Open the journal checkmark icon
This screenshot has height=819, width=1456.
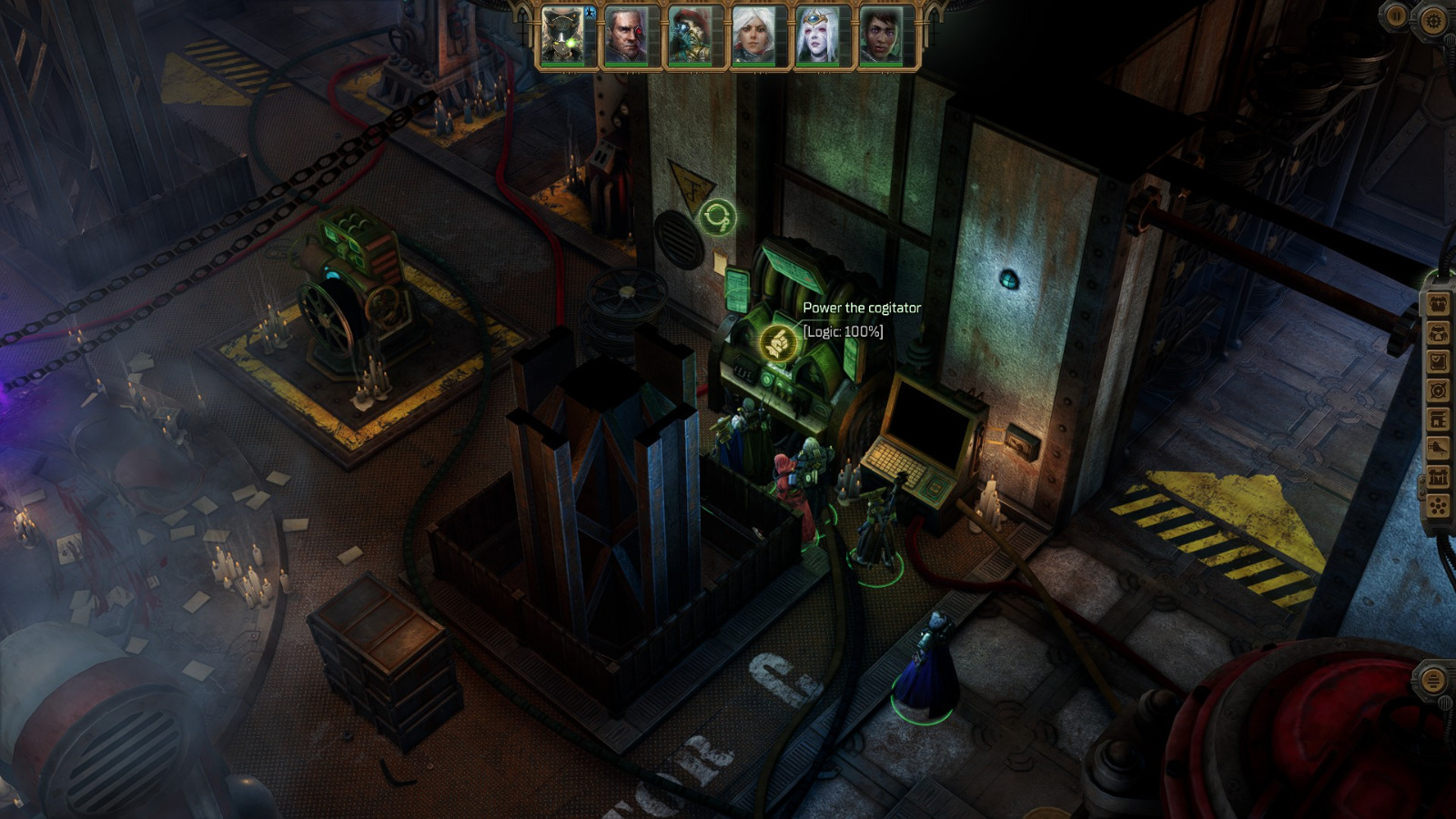point(1439,361)
